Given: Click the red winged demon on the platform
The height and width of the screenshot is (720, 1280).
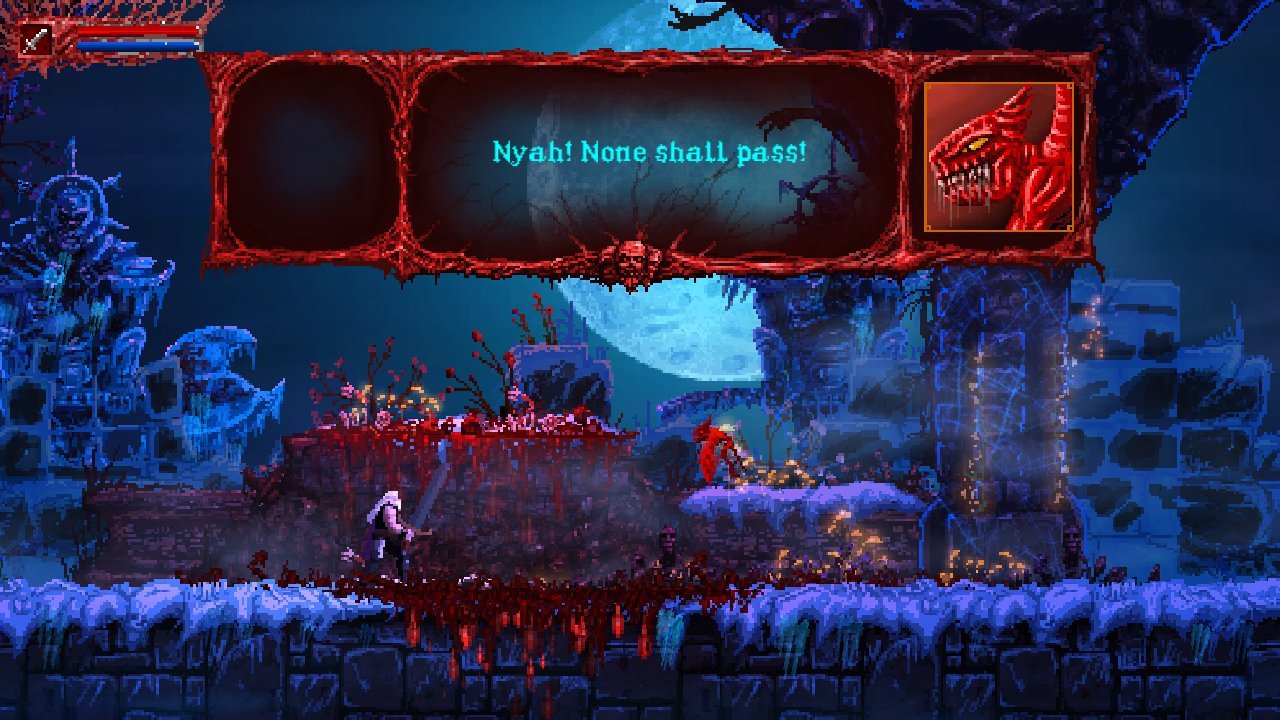Looking at the screenshot, I should (712, 455).
